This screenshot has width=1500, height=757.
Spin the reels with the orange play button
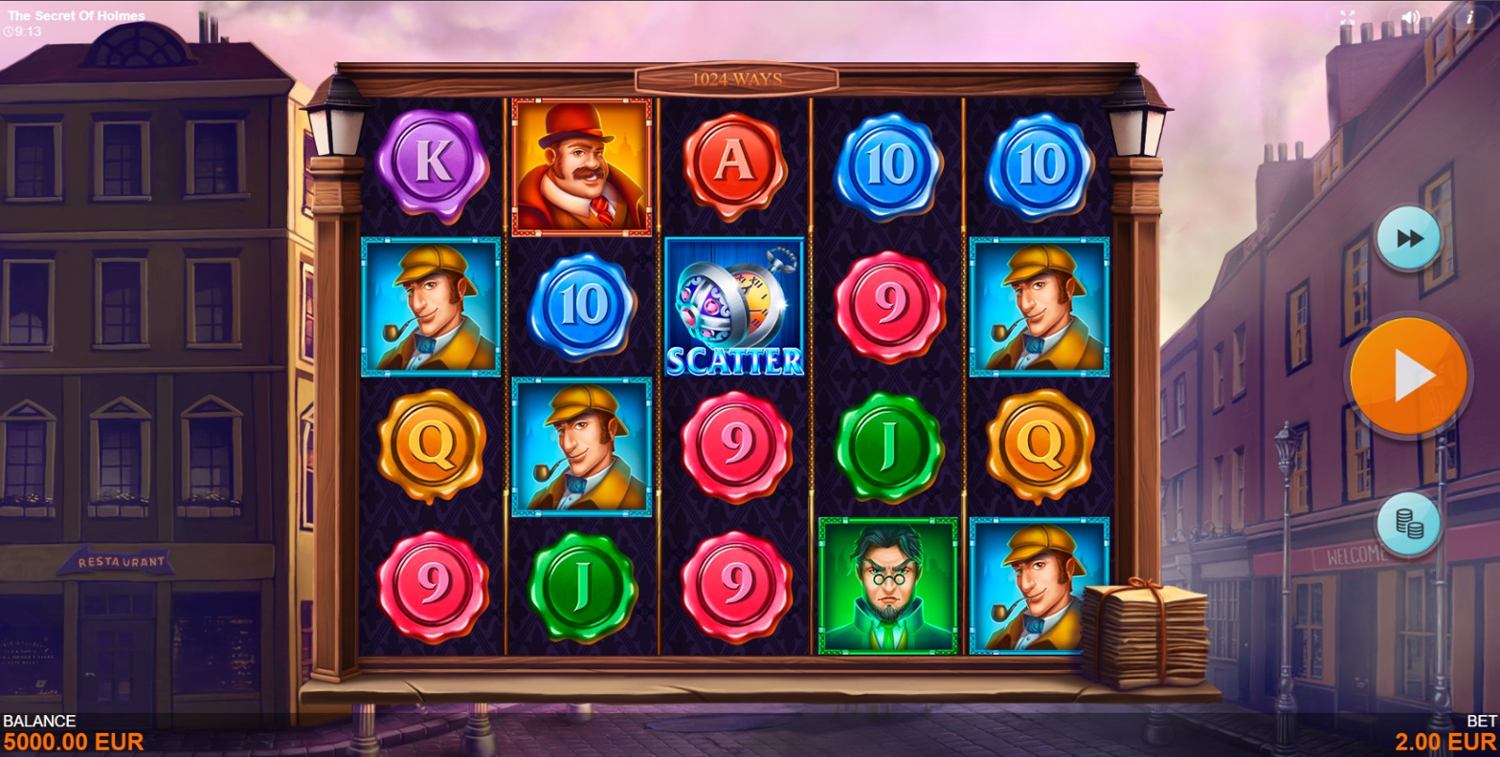coord(1408,376)
